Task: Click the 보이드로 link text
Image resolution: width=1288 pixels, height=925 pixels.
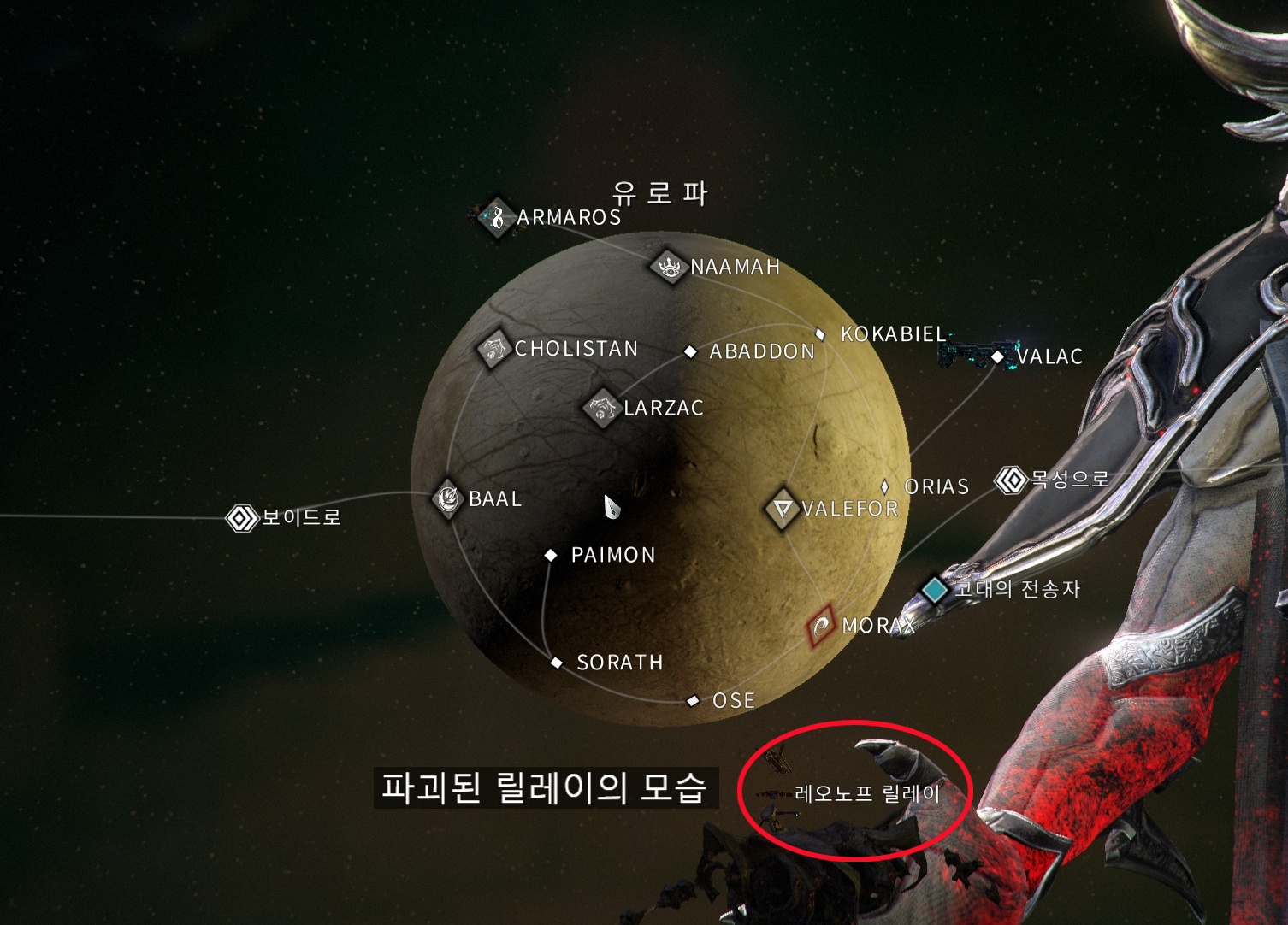Action: click(301, 518)
